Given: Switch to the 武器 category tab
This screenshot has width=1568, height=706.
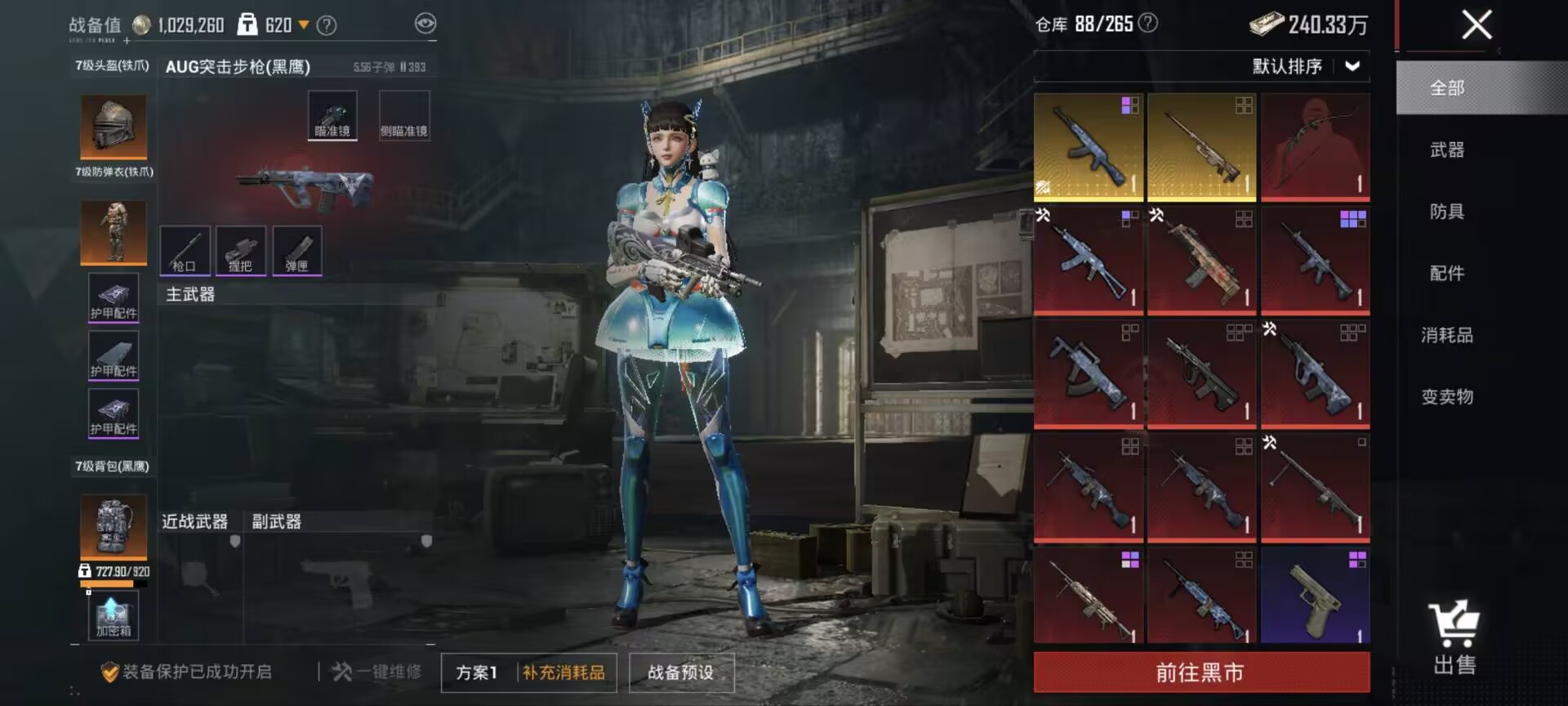Looking at the screenshot, I should click(x=1446, y=150).
